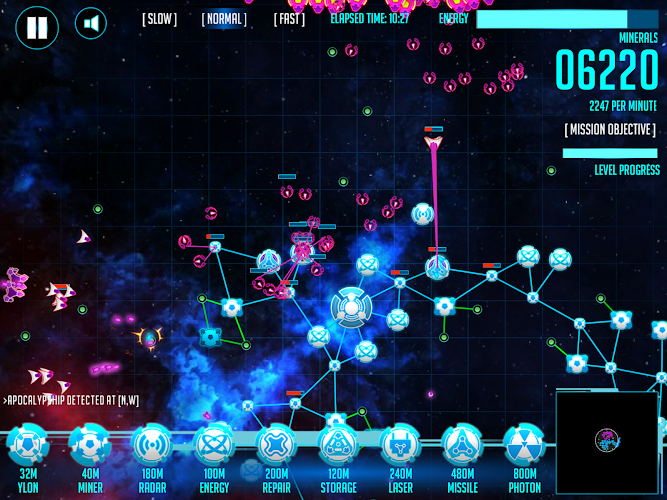667x500 pixels.
Task: Open the Mission Objective panel
Action: [x=609, y=130]
